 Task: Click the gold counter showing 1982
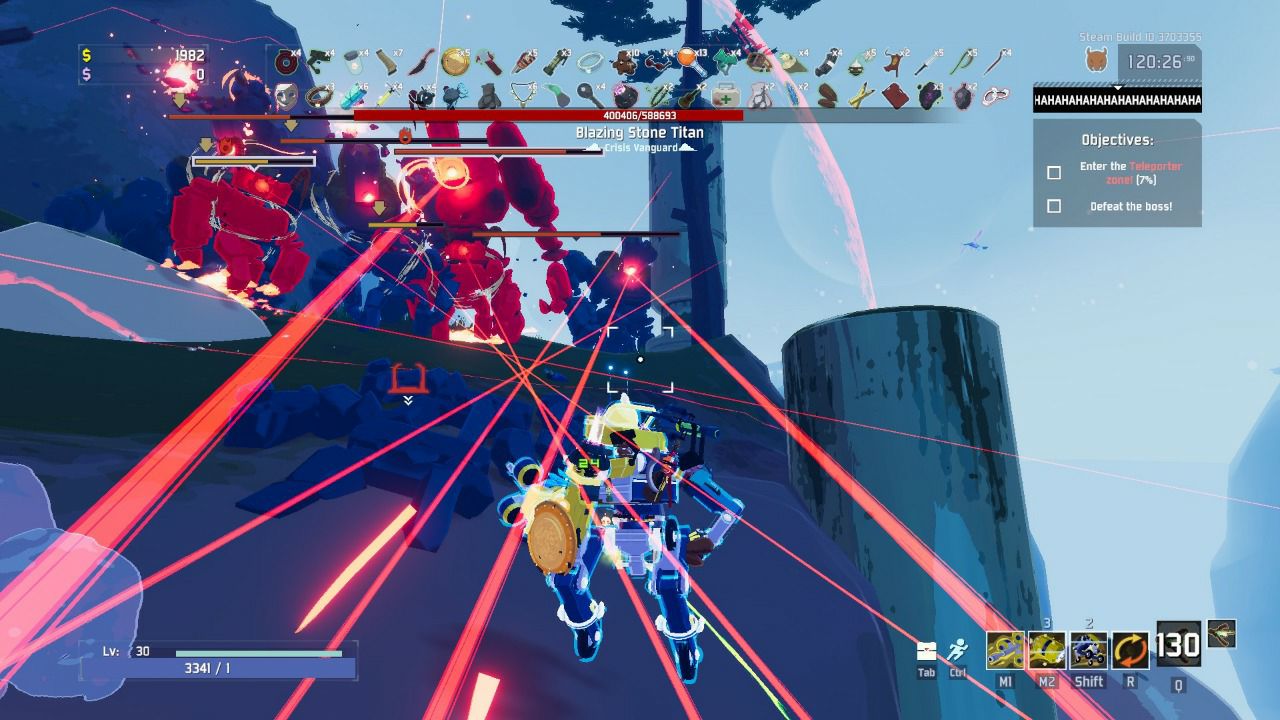tap(192, 58)
